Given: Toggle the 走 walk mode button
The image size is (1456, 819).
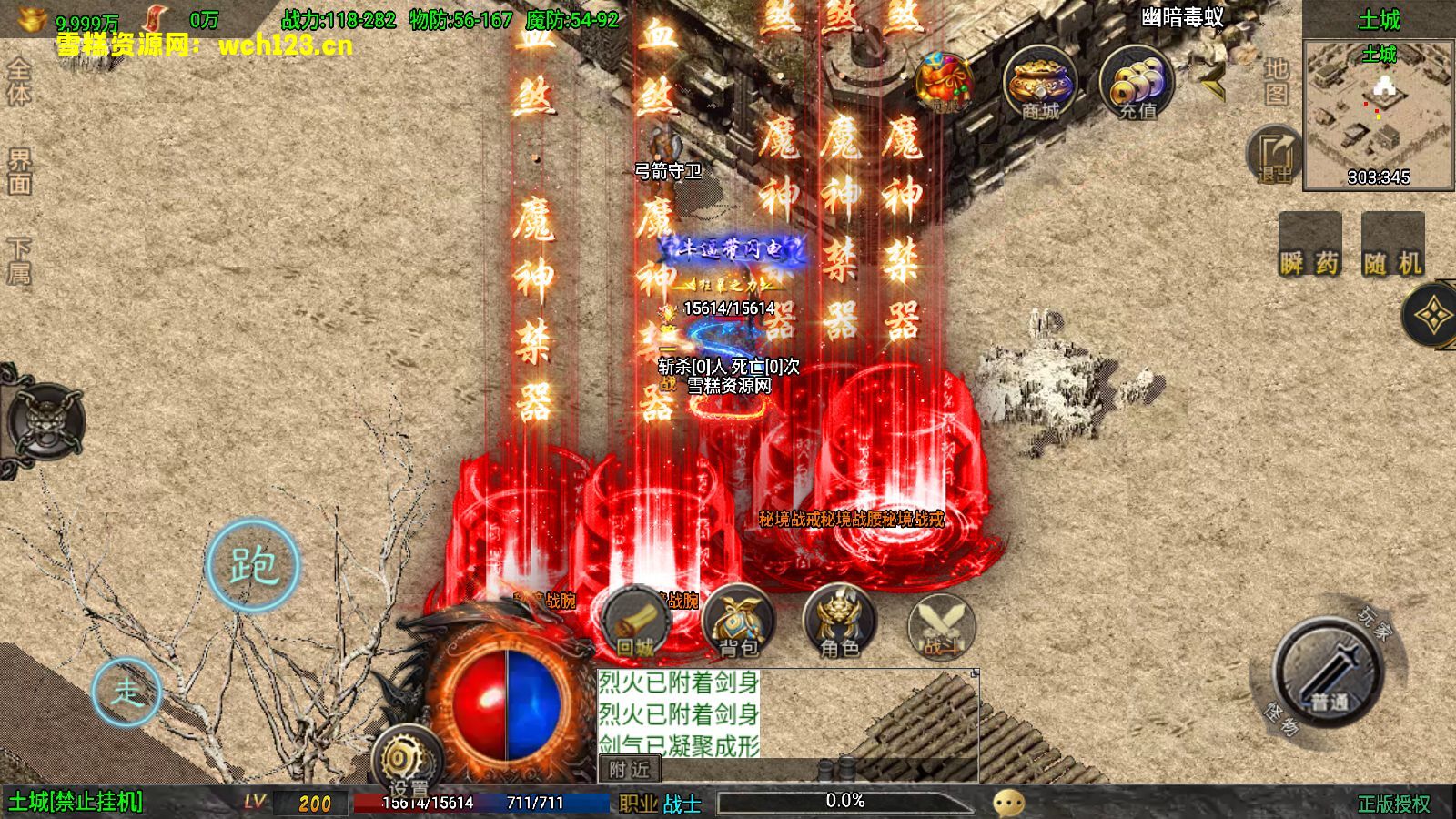Looking at the screenshot, I should pos(126,692).
